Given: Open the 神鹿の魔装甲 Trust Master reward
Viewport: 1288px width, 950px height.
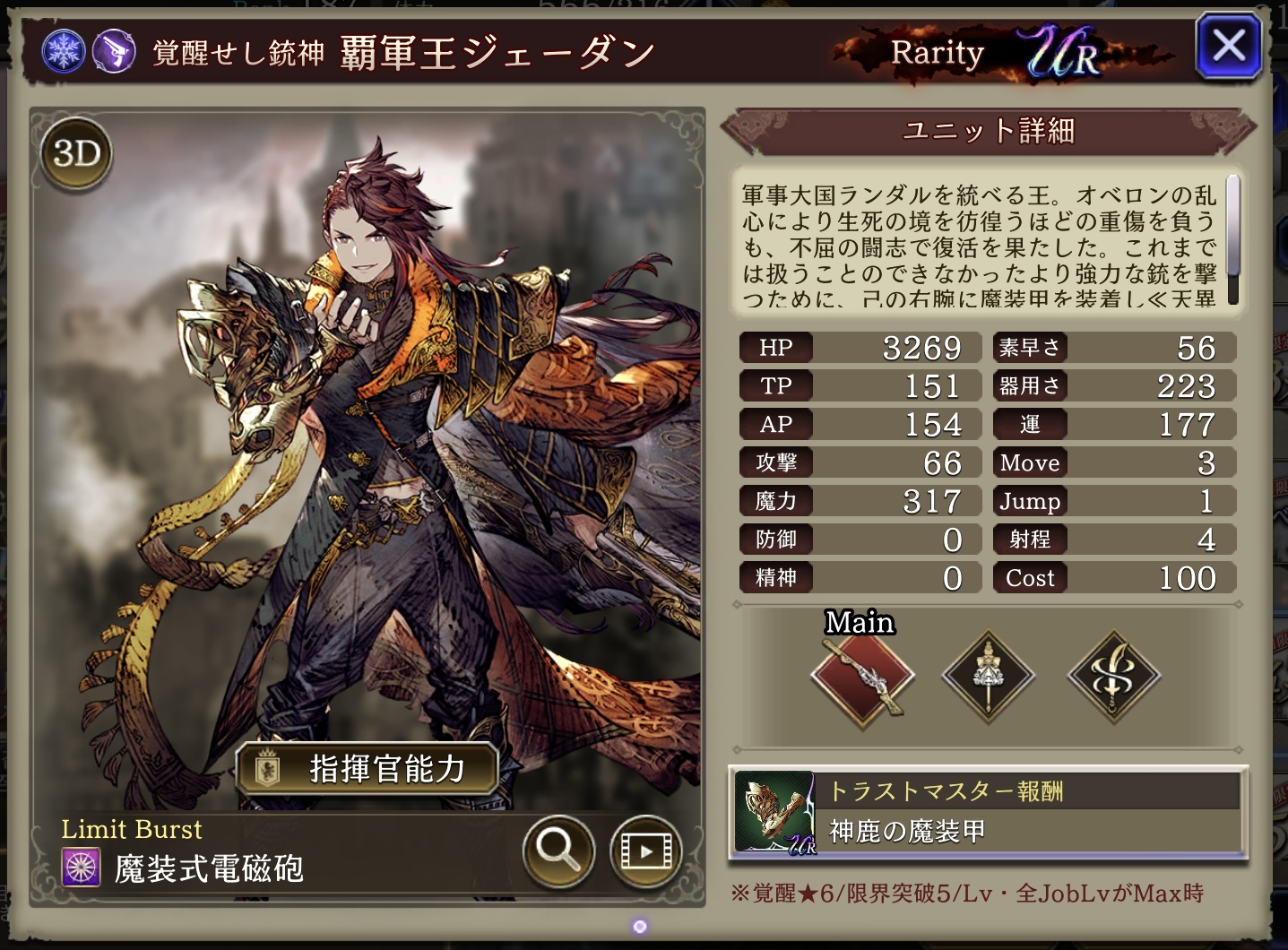Looking at the screenshot, I should tap(988, 813).
